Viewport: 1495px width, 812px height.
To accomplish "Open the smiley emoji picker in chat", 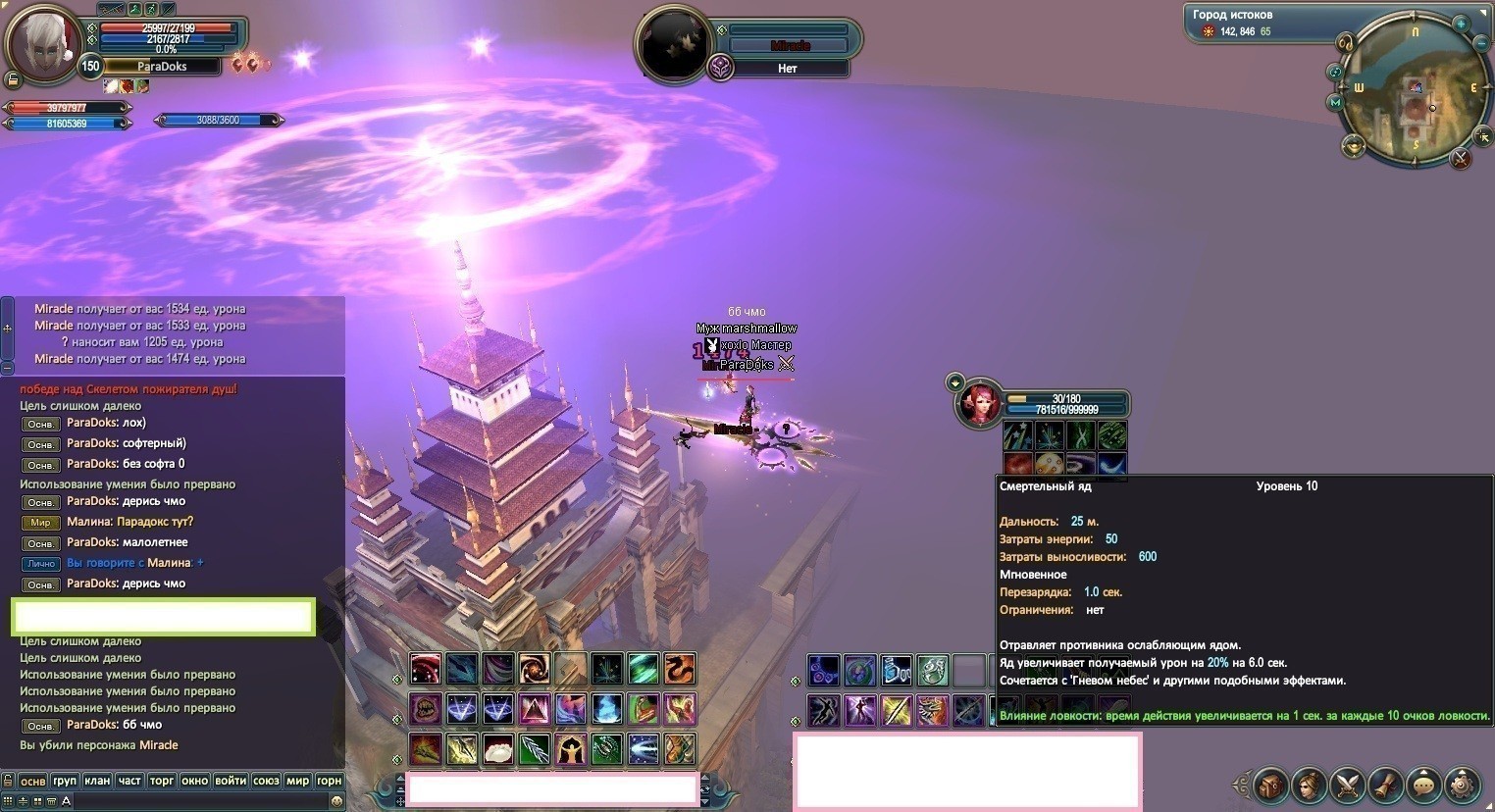I will [x=336, y=800].
